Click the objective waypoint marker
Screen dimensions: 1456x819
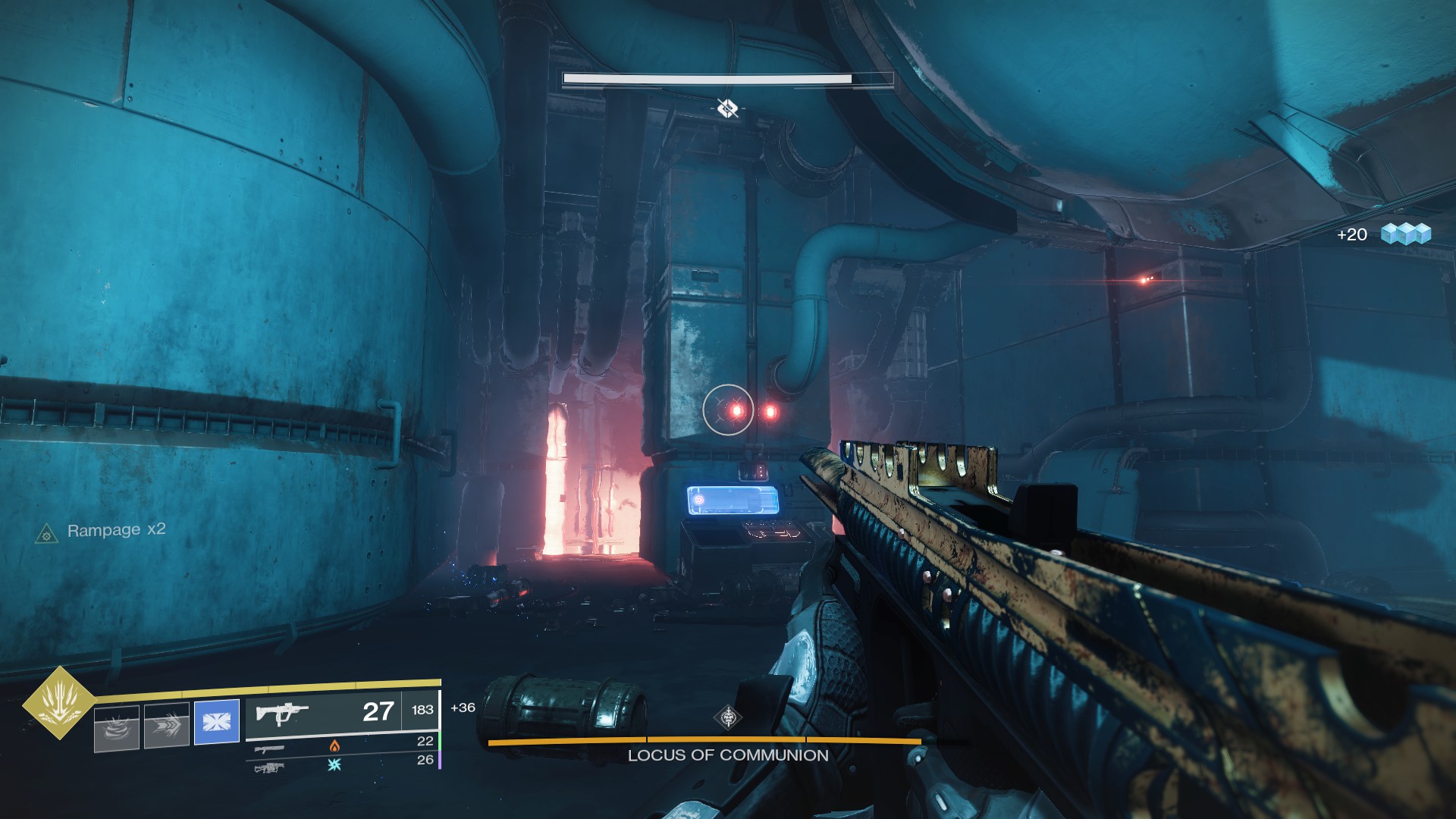[x=727, y=109]
